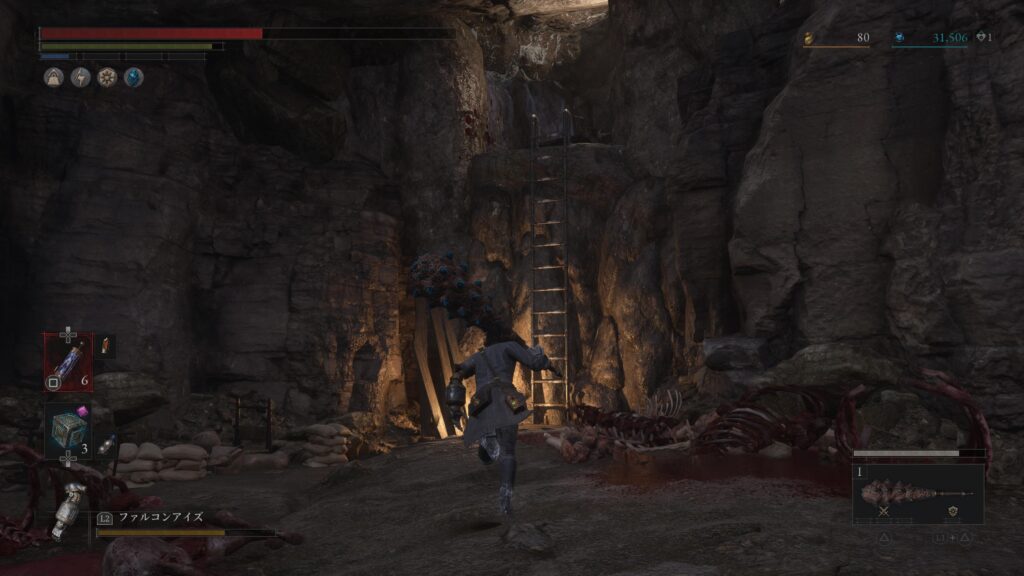Choose the small bottle beside the cube
The image size is (1024, 576).
(106, 443)
